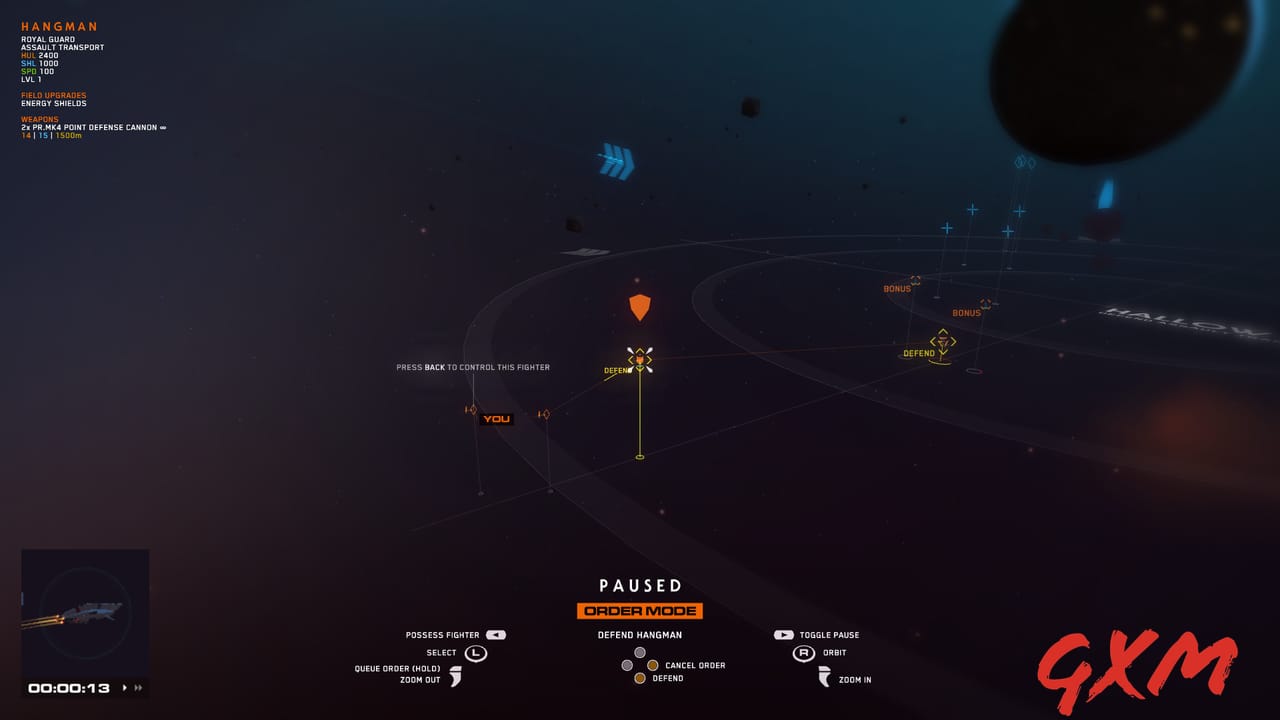Click PRESS BACK TO CONTROL THIS FIGHTER prompt
Screen dimensions: 1280x720
(474, 367)
